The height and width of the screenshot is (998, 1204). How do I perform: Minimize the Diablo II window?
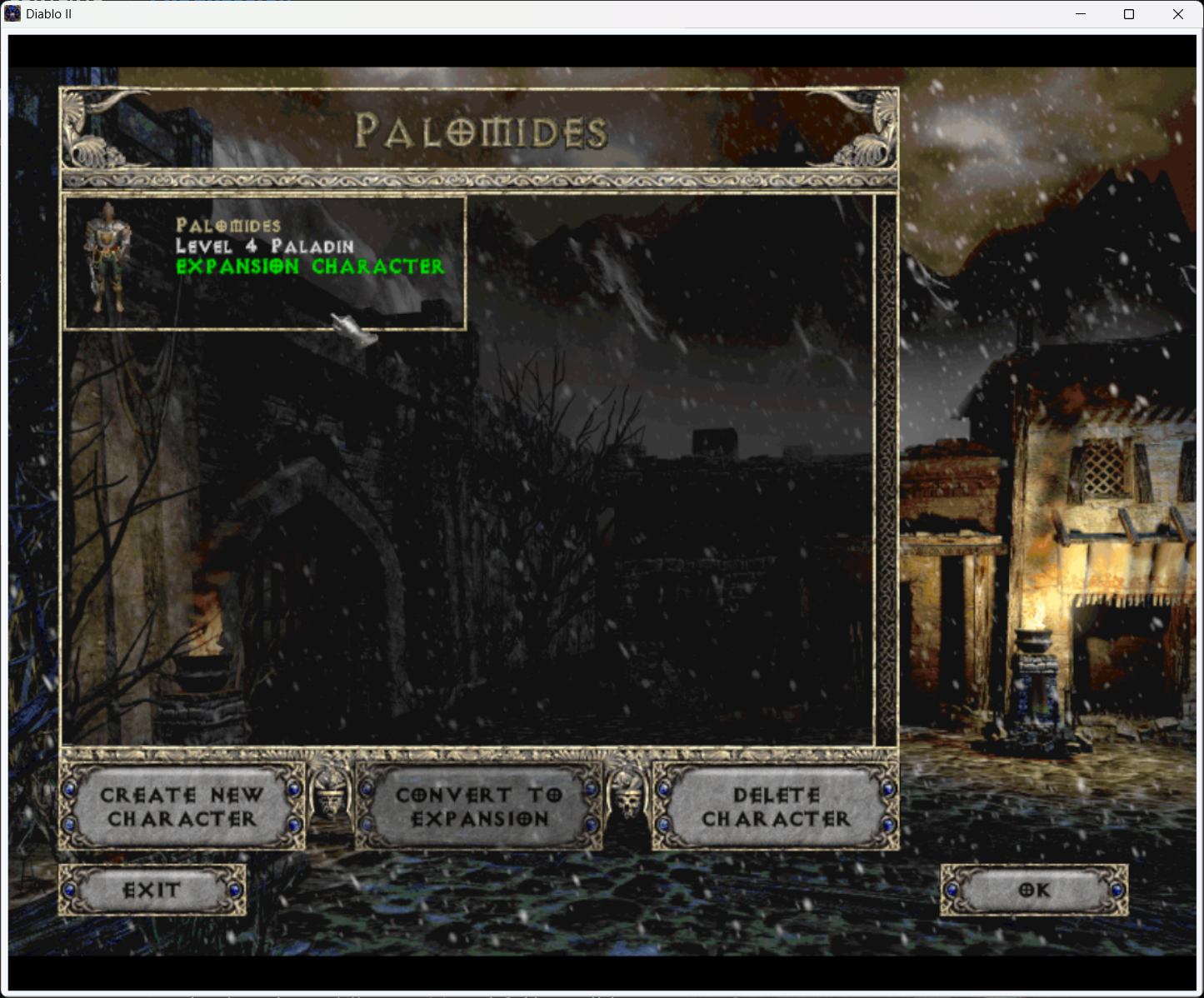1081,14
